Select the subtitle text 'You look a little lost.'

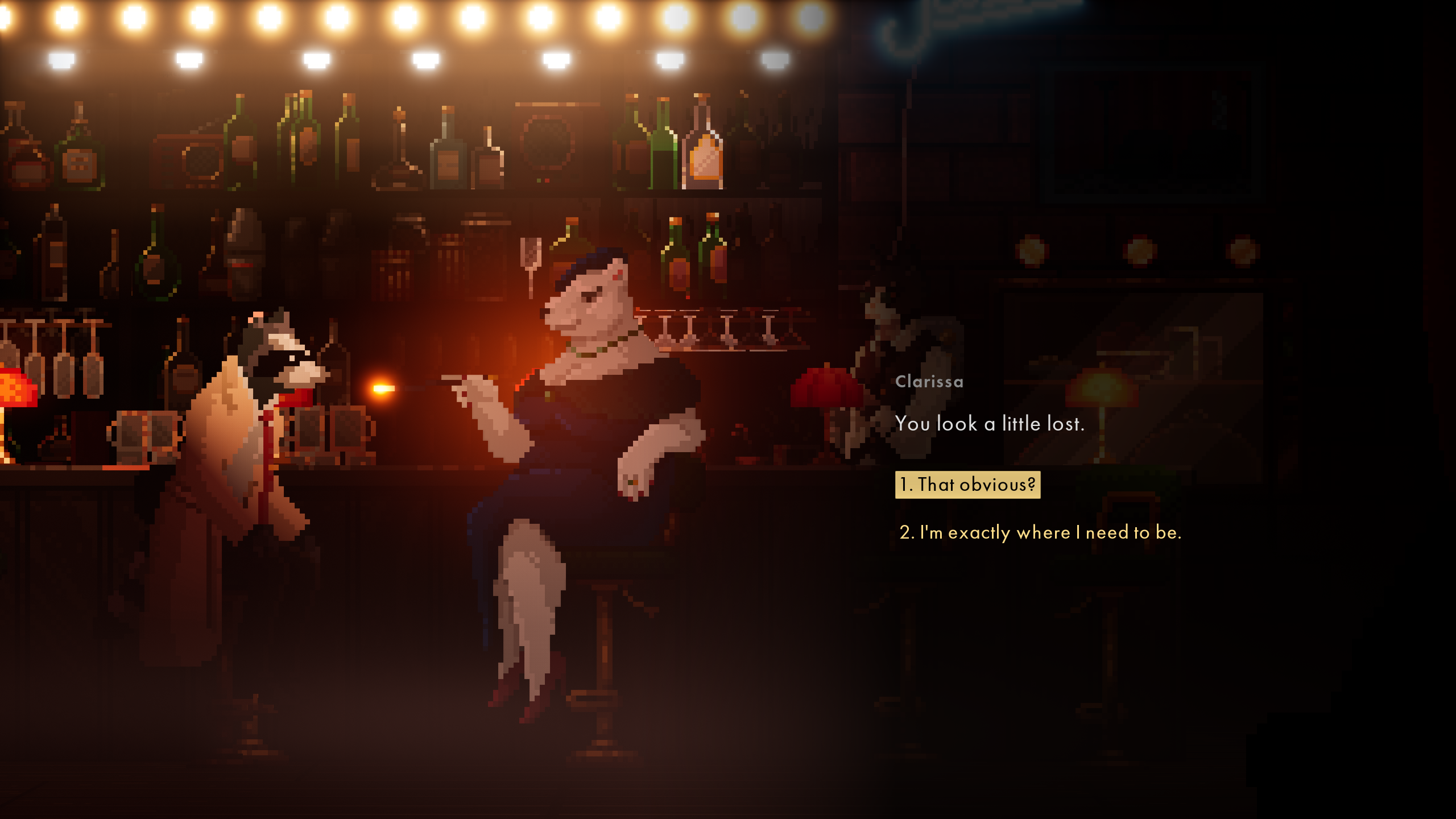pos(991,423)
